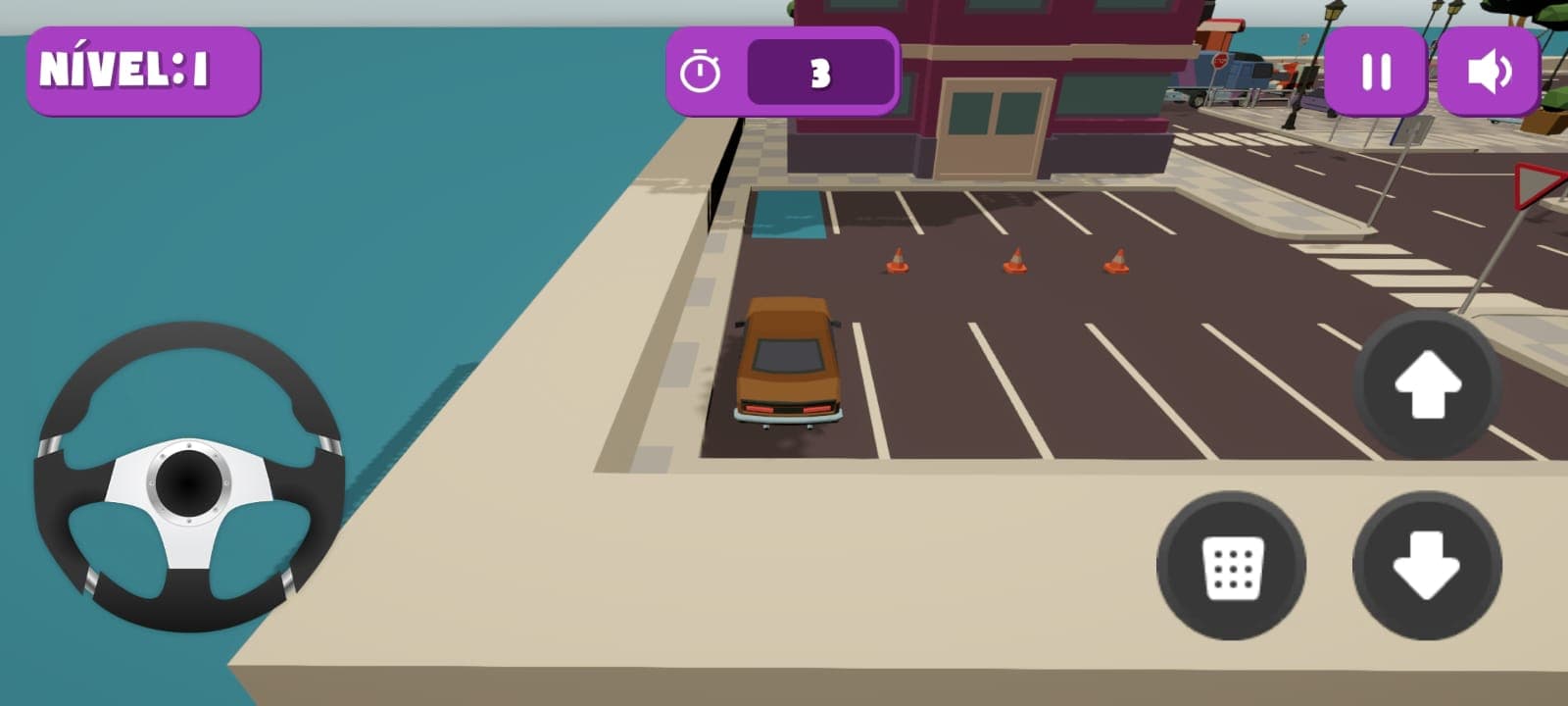Tap the leftmost traffic cone
1568x706 pixels.
(897, 260)
